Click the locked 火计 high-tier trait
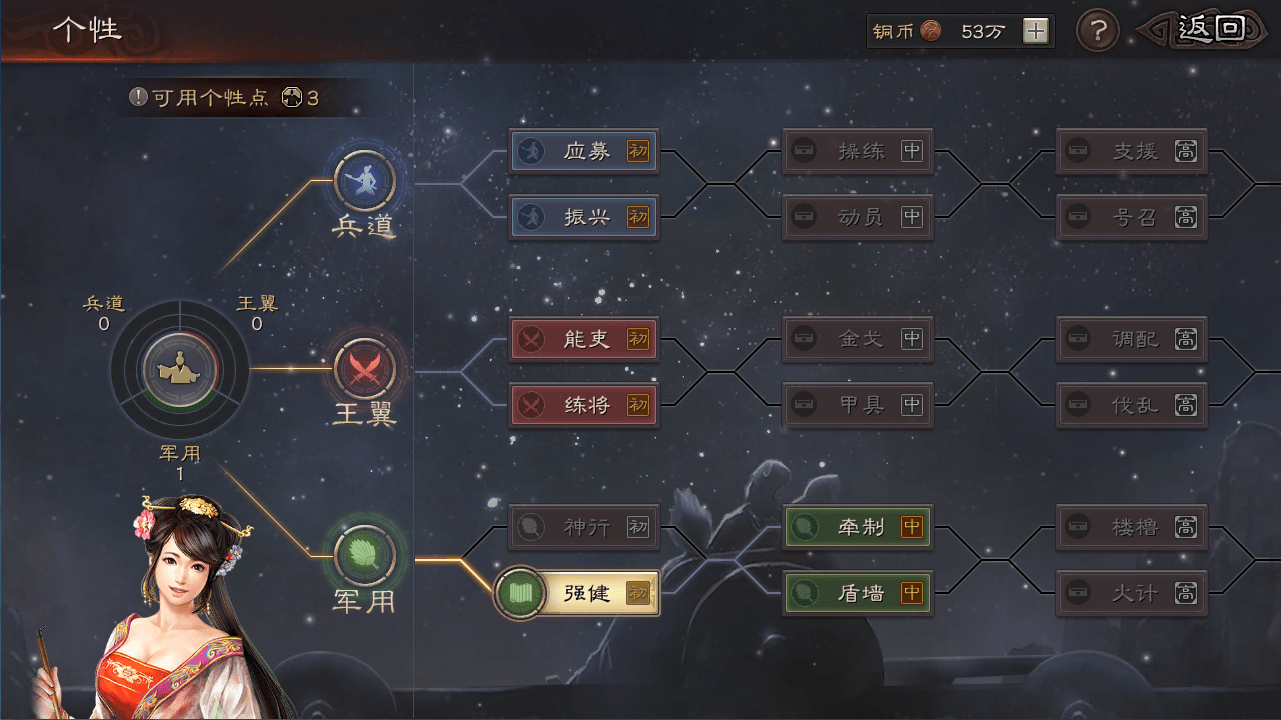The width and height of the screenshot is (1281, 720). [1132, 593]
